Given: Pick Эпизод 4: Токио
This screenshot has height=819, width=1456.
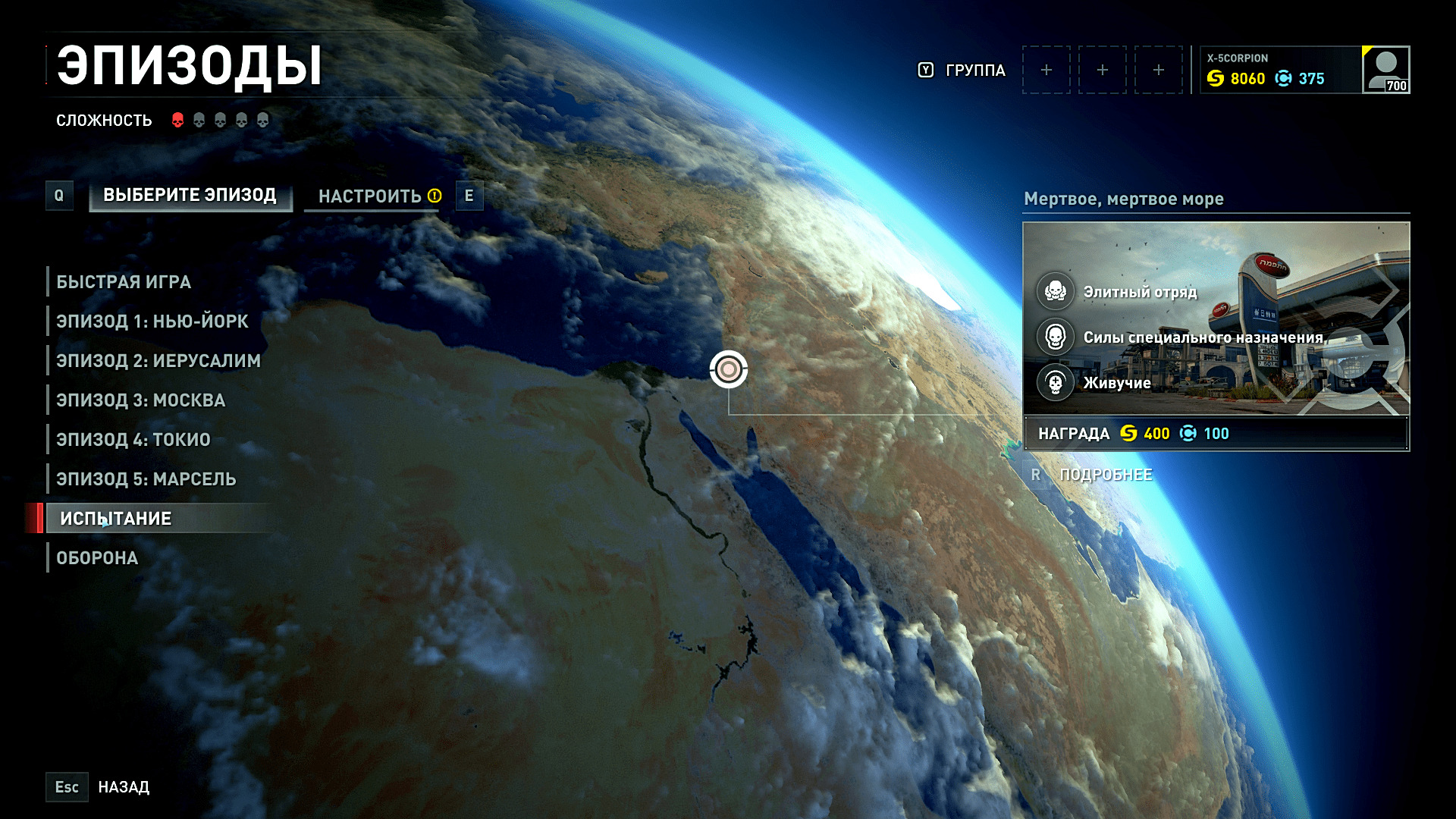Looking at the screenshot, I should pos(133,440).
